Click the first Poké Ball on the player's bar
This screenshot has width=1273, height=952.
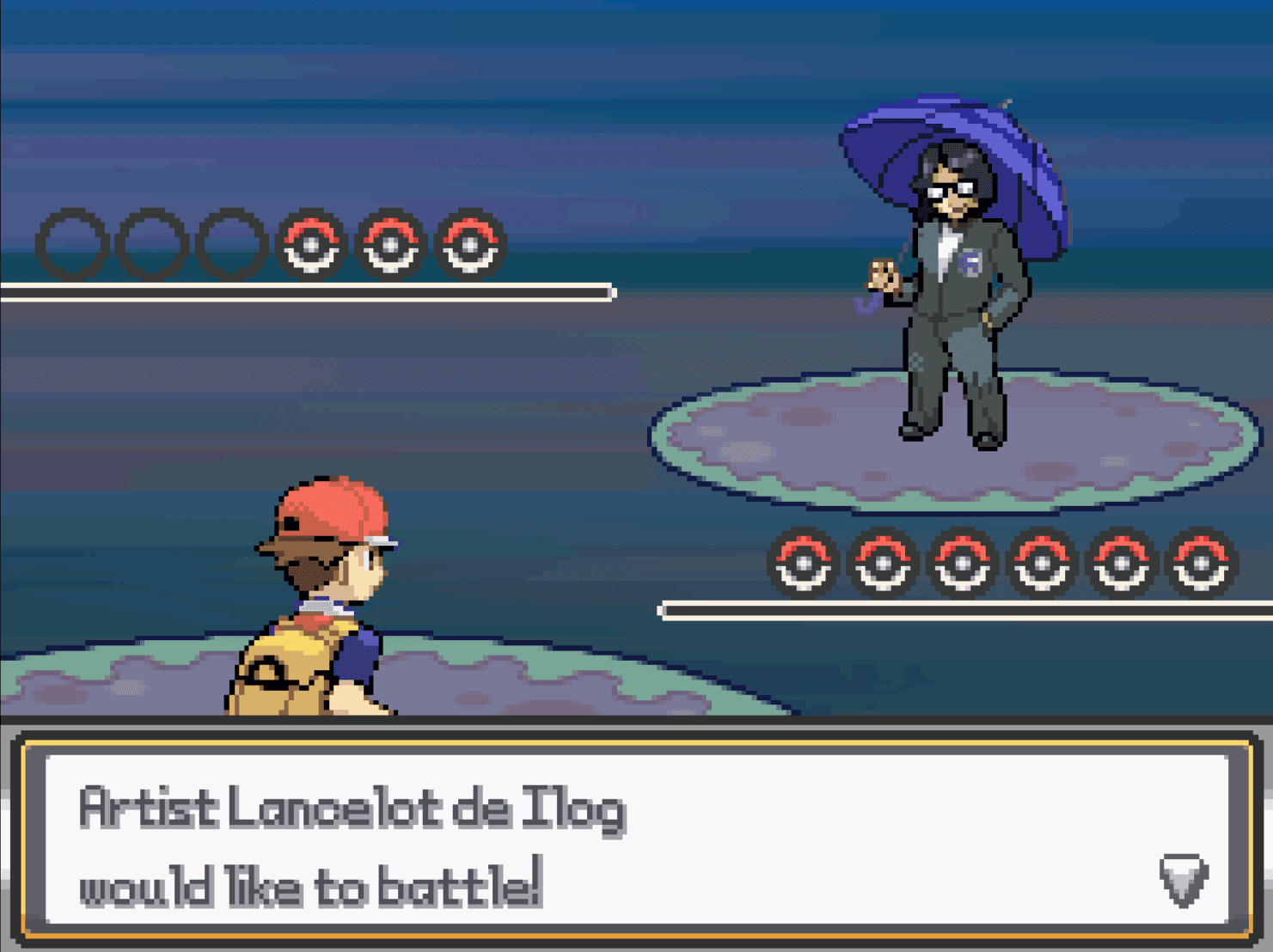pyautogui.click(x=804, y=563)
